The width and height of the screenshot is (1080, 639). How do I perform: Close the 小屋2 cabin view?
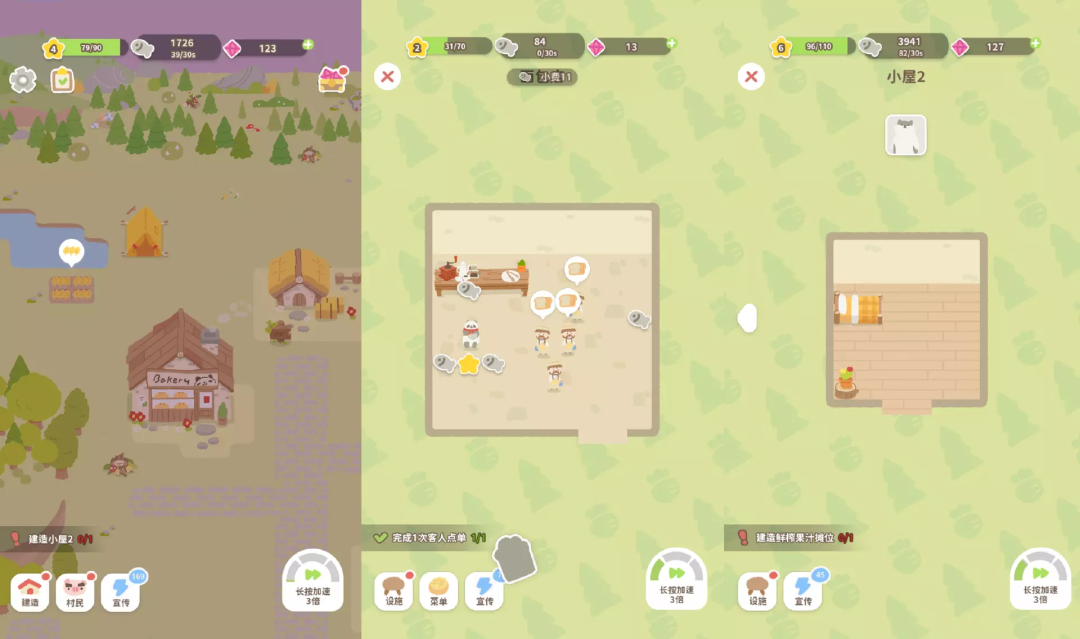click(x=751, y=76)
